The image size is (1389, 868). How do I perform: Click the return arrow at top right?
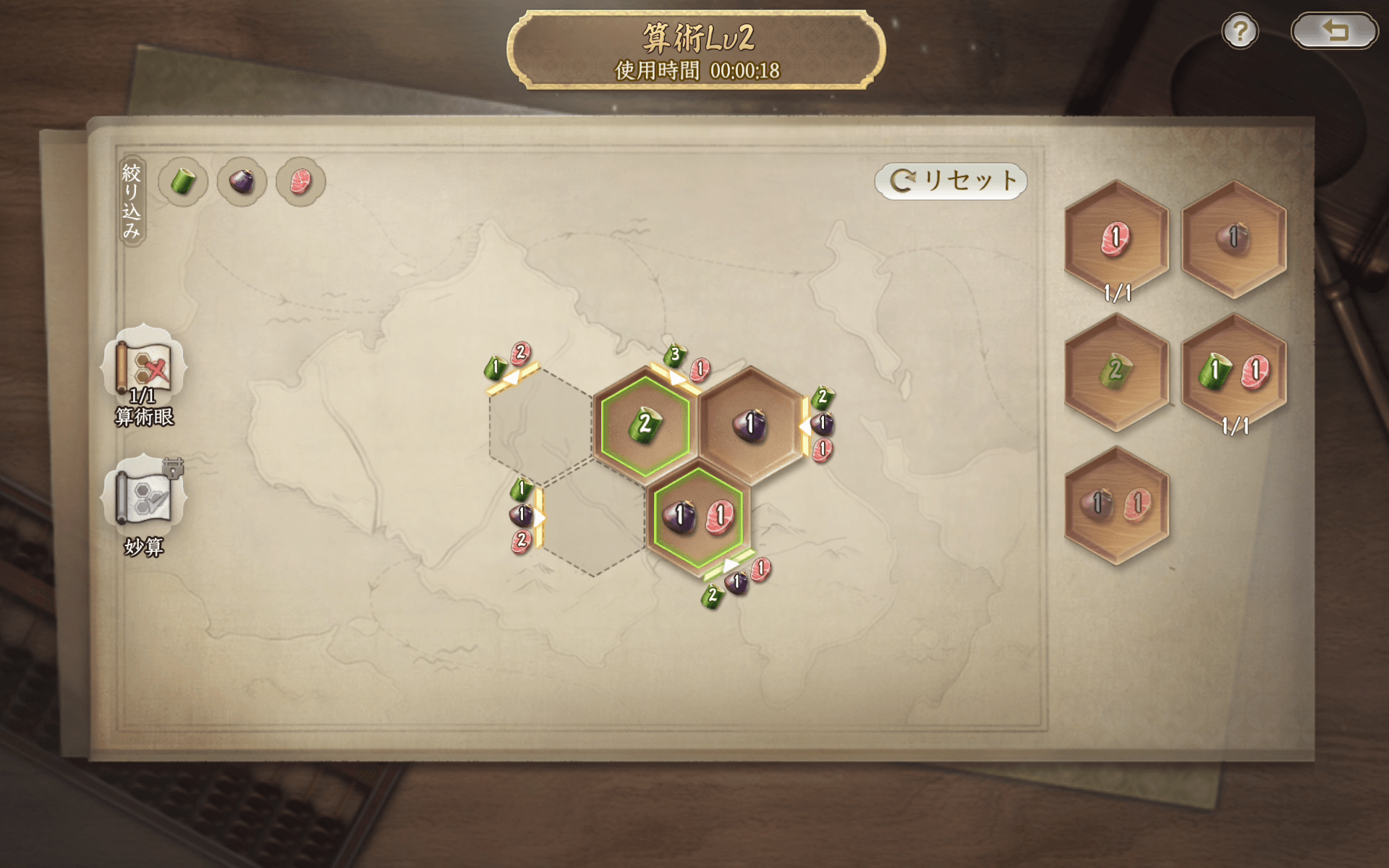coord(1334,30)
